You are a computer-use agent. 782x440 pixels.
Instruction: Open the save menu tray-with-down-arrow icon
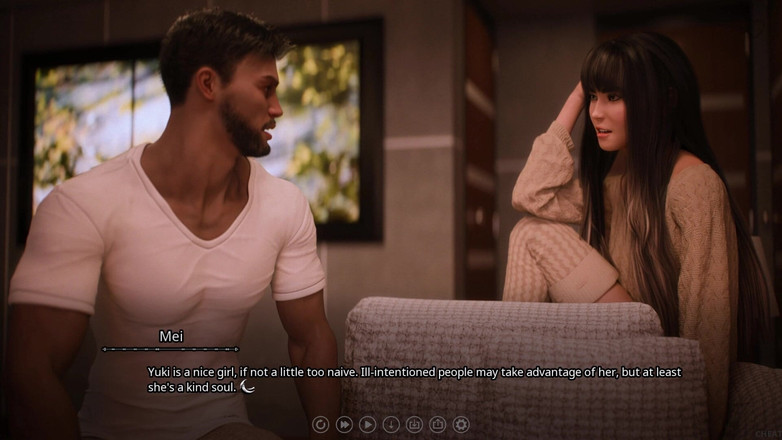(x=414, y=425)
